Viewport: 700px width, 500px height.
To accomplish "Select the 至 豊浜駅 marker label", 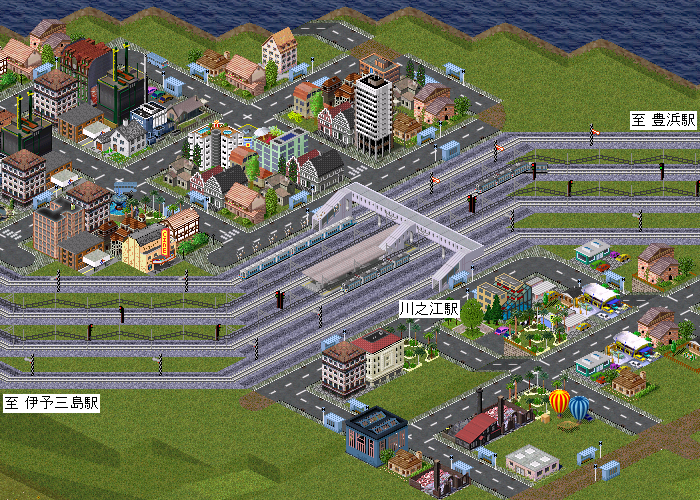I will pos(663,120).
